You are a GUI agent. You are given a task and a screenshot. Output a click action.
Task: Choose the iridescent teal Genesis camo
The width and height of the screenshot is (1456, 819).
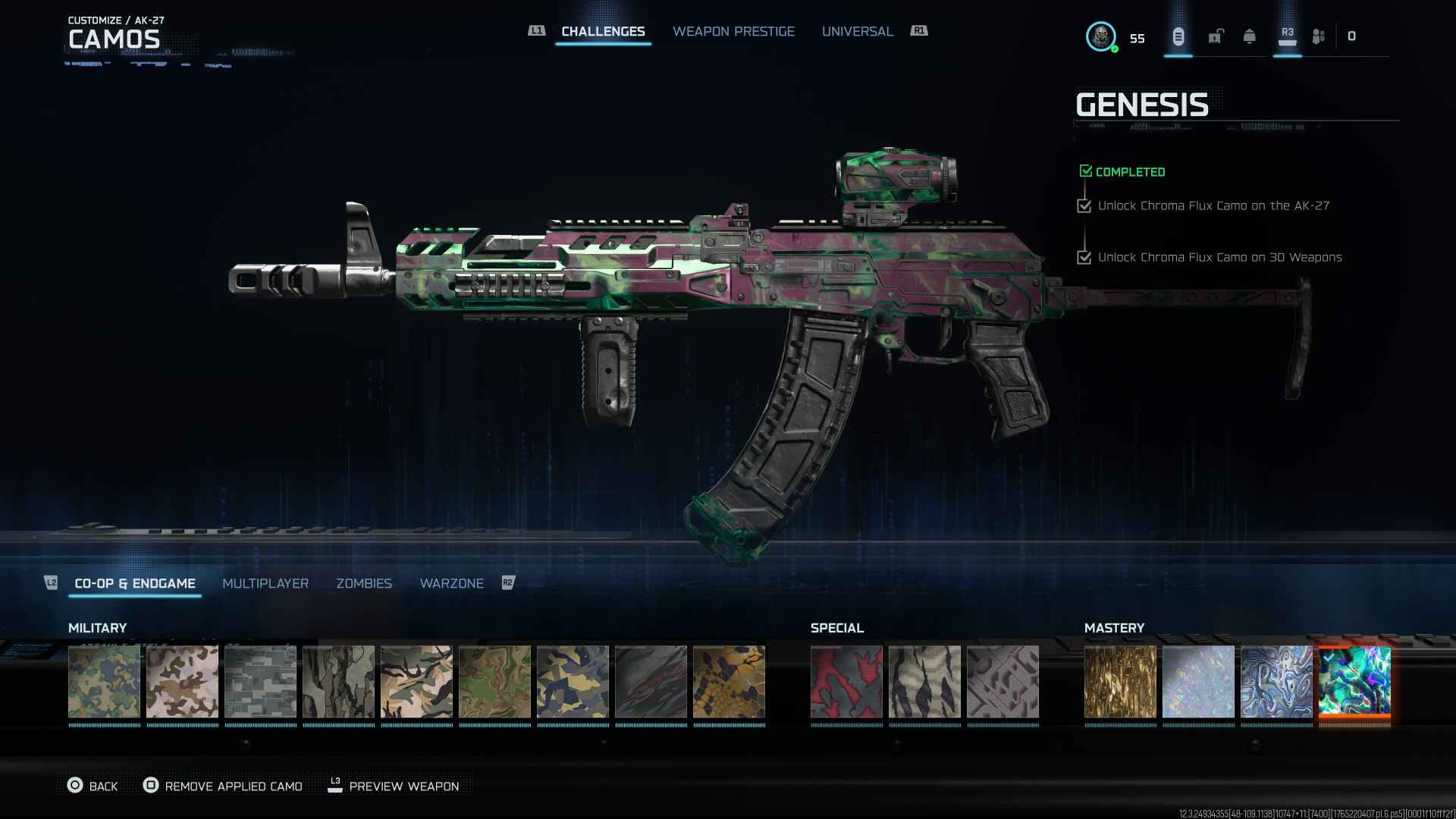(x=1354, y=681)
